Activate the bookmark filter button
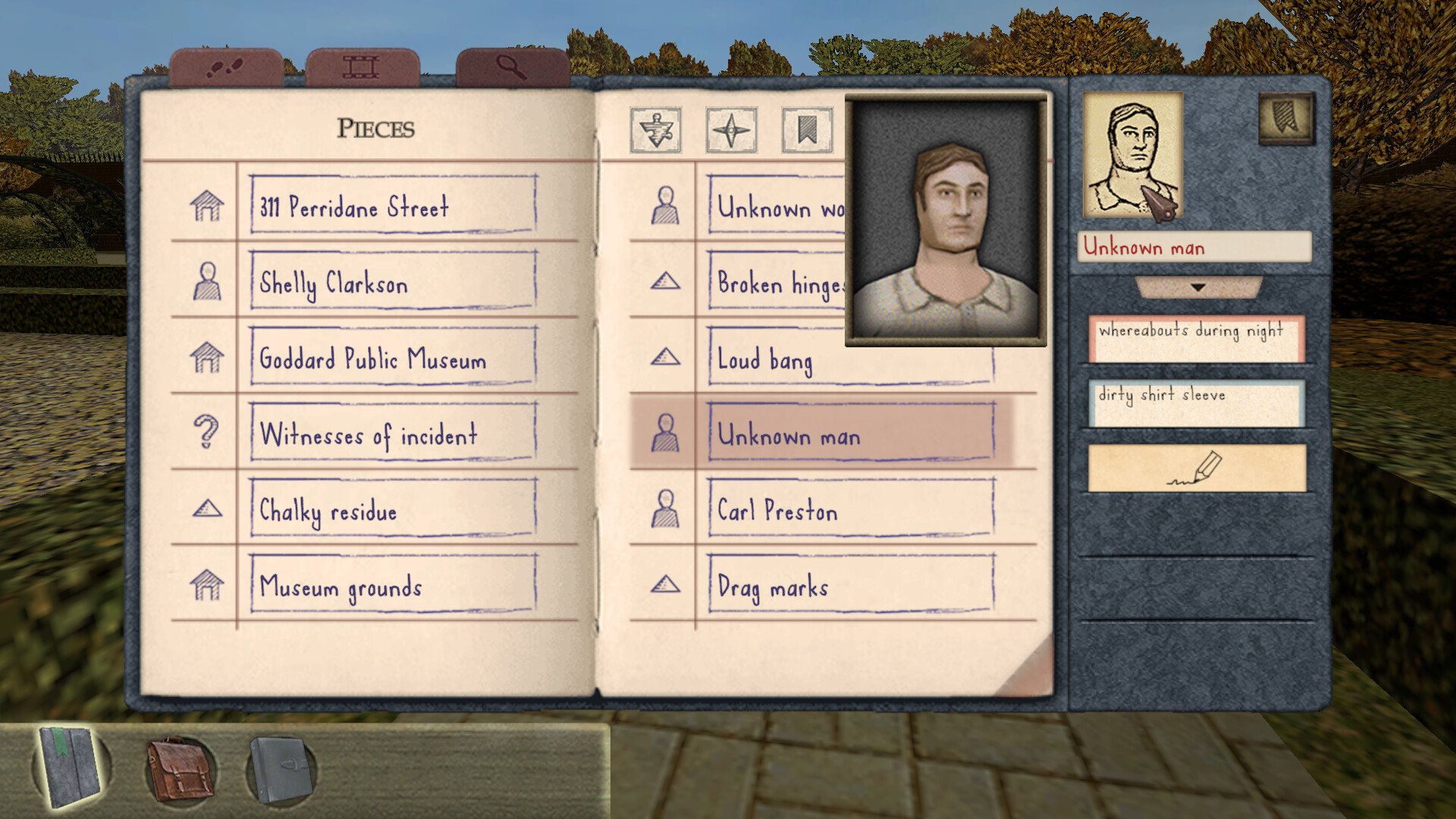The width and height of the screenshot is (1456, 819). [x=807, y=130]
